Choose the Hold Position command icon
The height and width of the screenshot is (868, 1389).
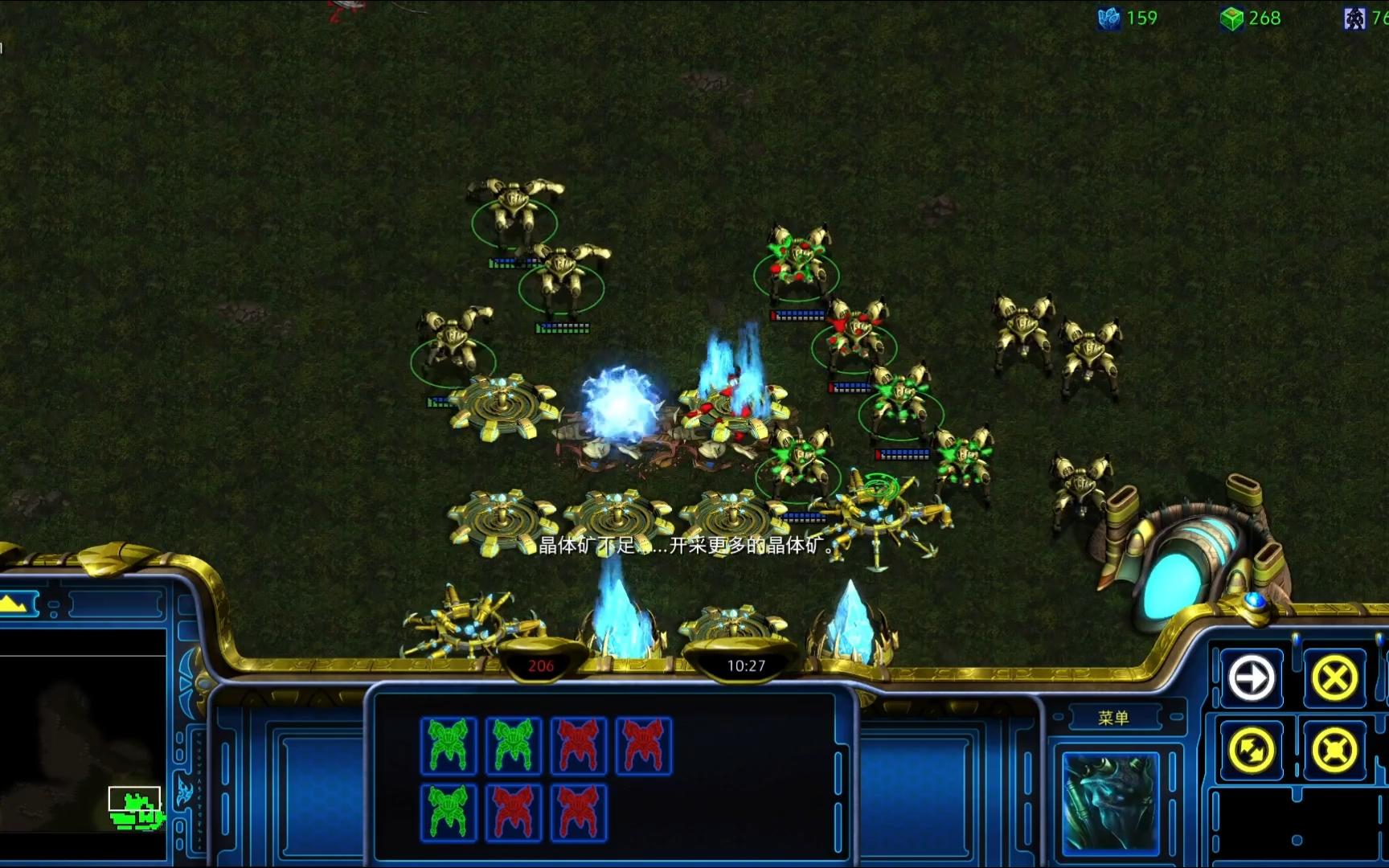(1334, 750)
